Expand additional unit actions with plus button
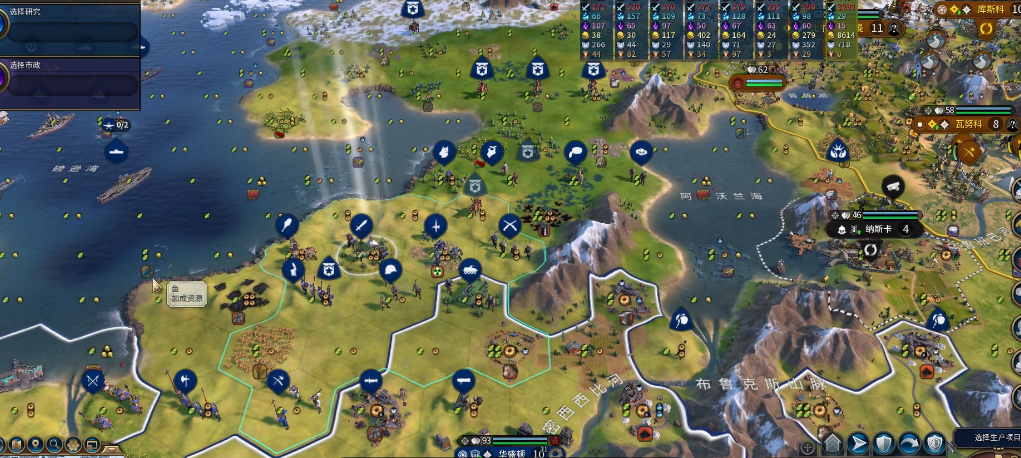Viewport: 1021px width, 458px height. coord(808,446)
